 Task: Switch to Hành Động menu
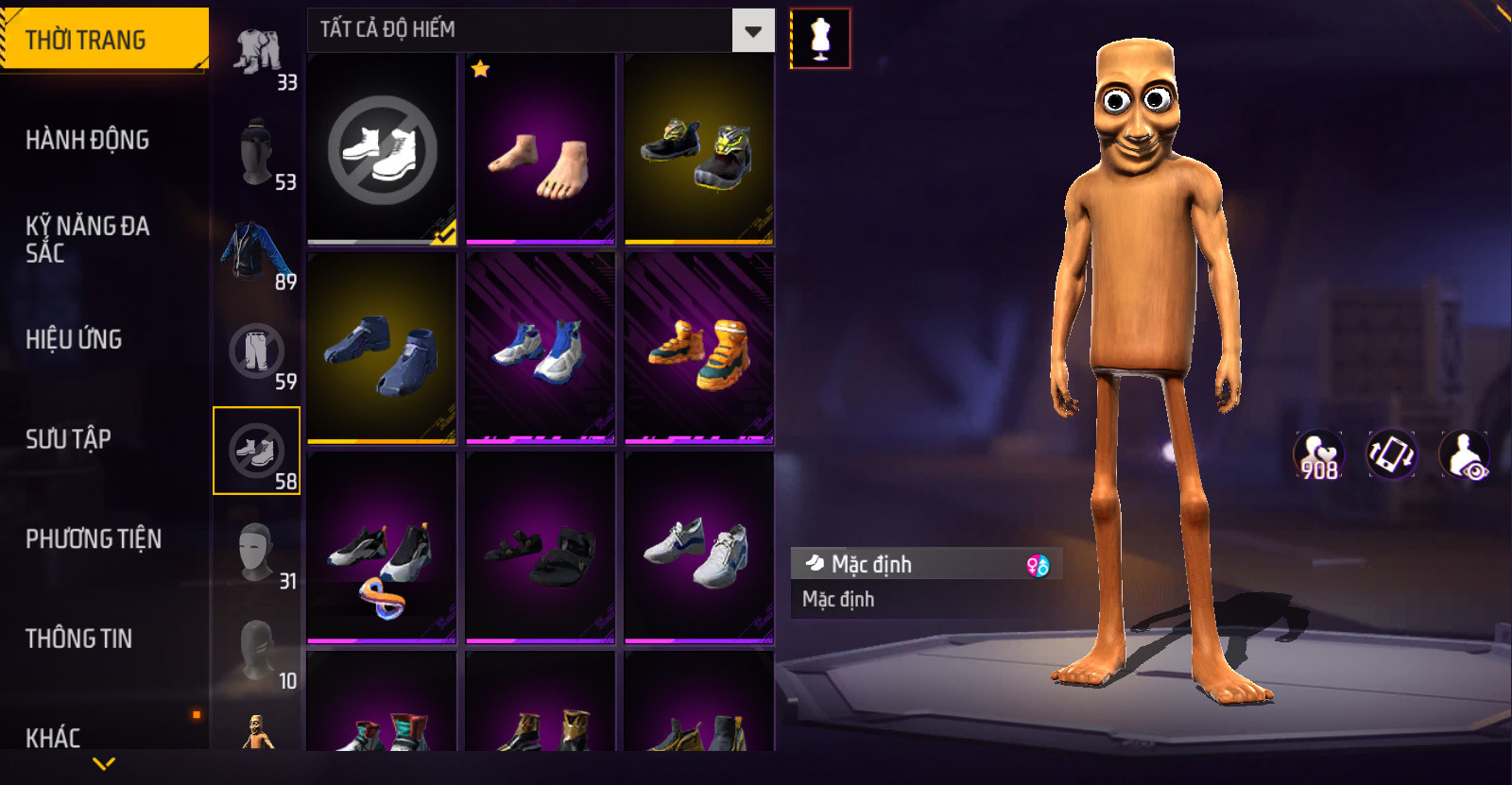tap(87, 140)
